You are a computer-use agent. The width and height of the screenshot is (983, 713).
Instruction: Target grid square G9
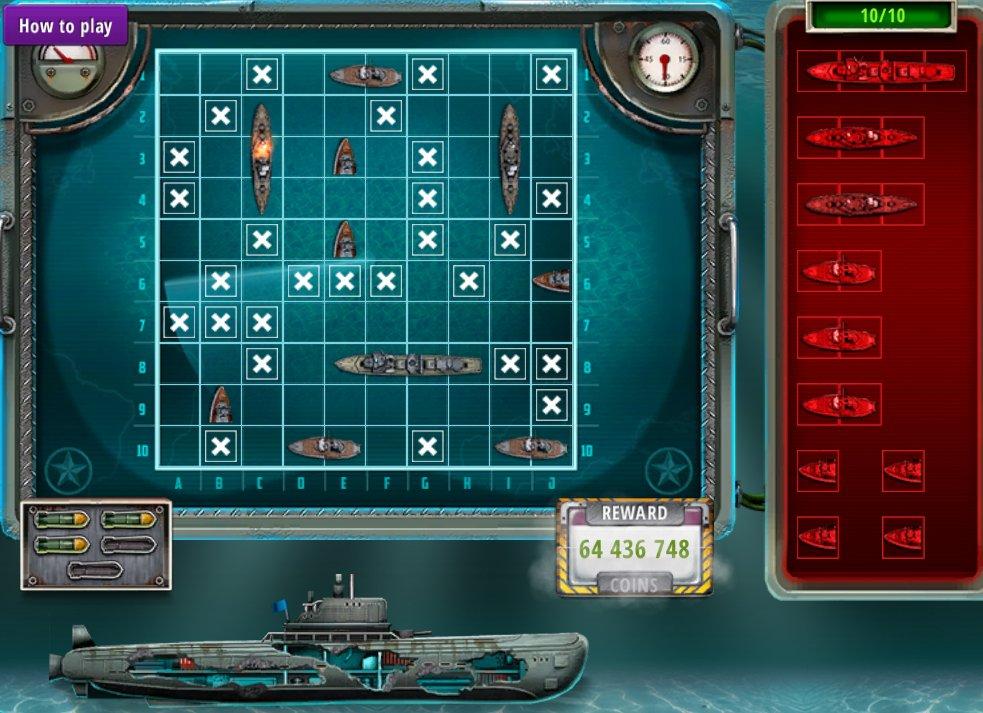[427, 405]
